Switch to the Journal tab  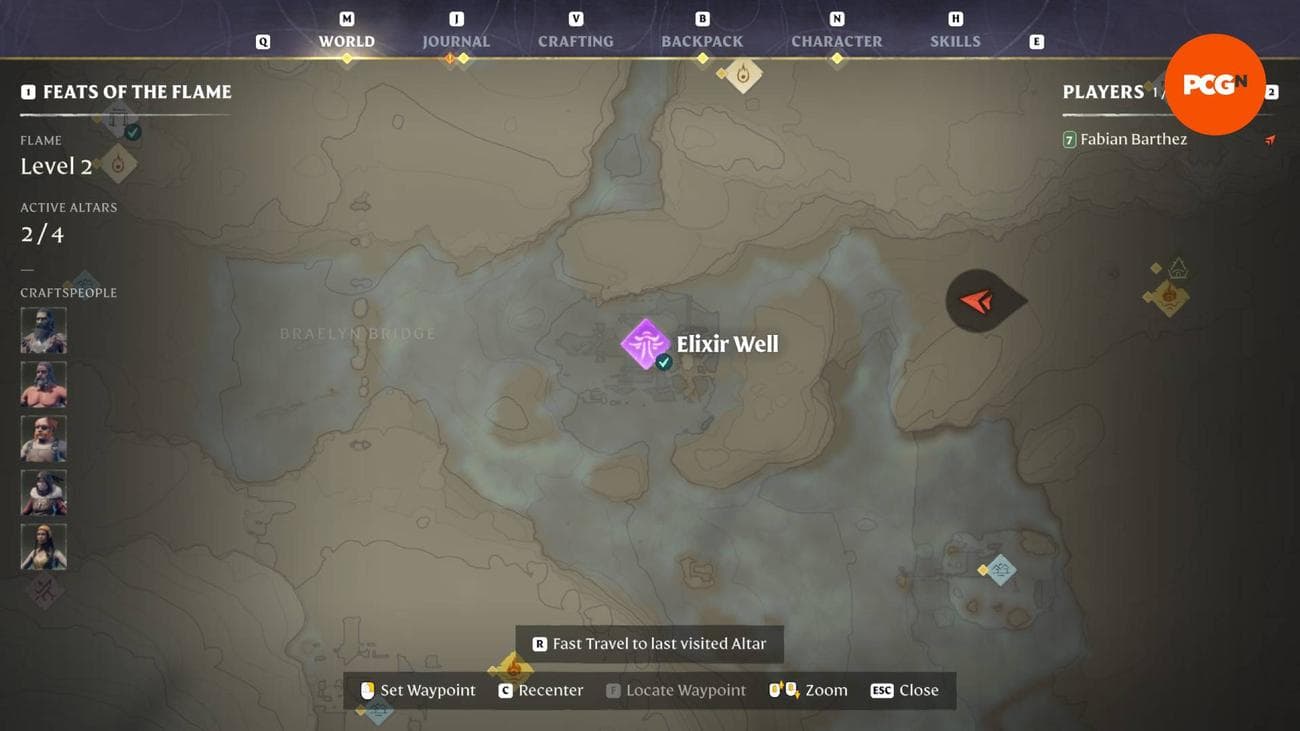[456, 42]
